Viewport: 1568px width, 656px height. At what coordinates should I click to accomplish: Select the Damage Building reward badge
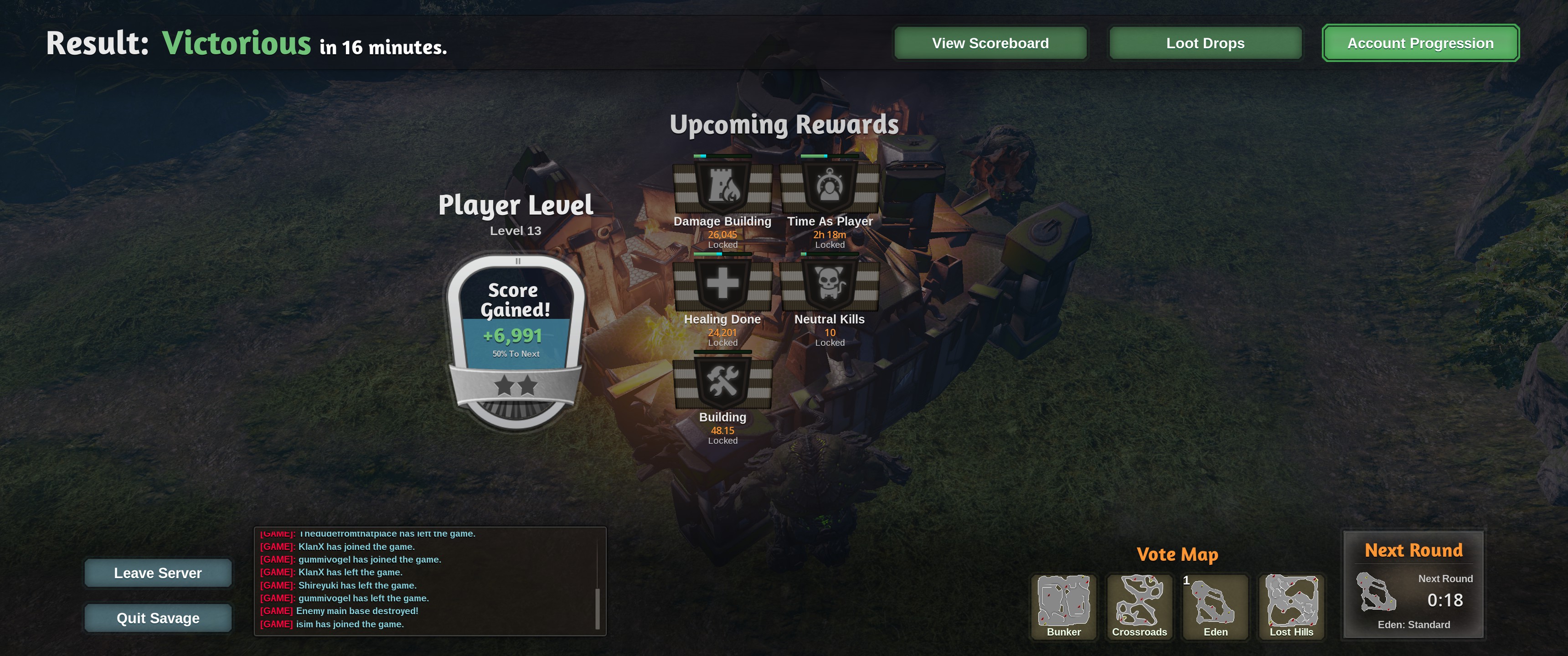[722, 186]
